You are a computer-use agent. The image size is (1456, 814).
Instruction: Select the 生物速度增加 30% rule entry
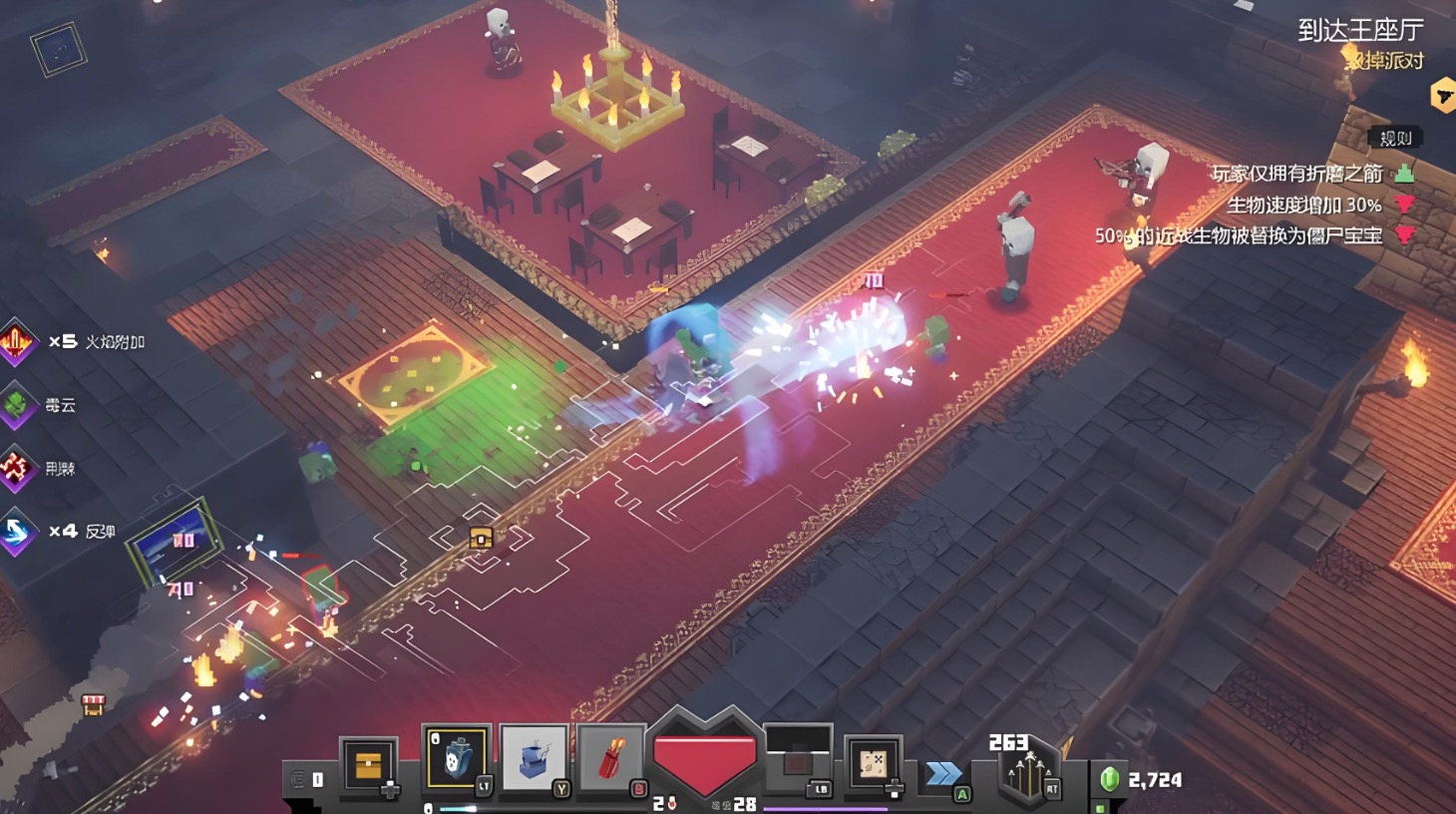1303,205
